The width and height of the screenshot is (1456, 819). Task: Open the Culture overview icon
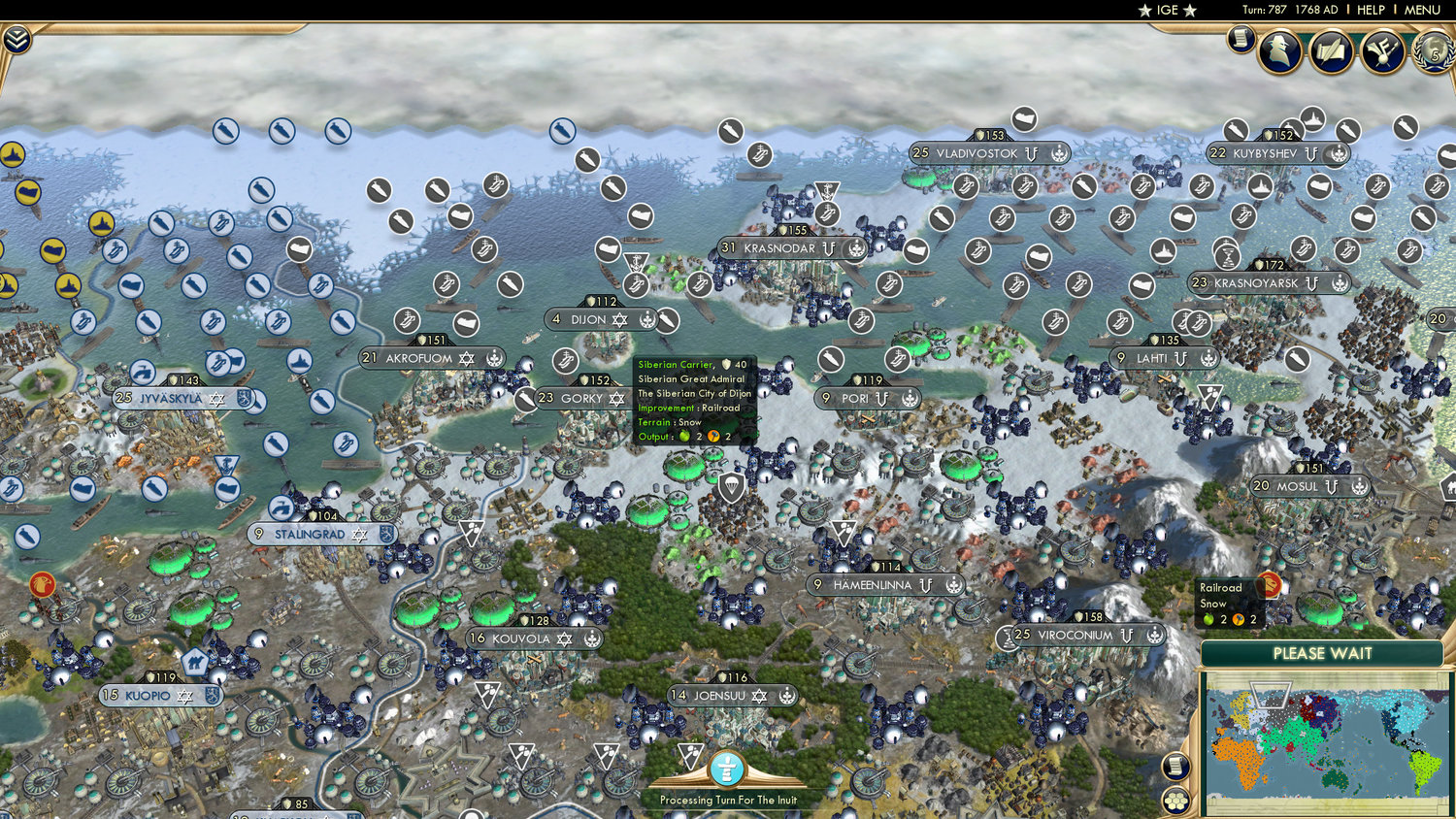1380,50
